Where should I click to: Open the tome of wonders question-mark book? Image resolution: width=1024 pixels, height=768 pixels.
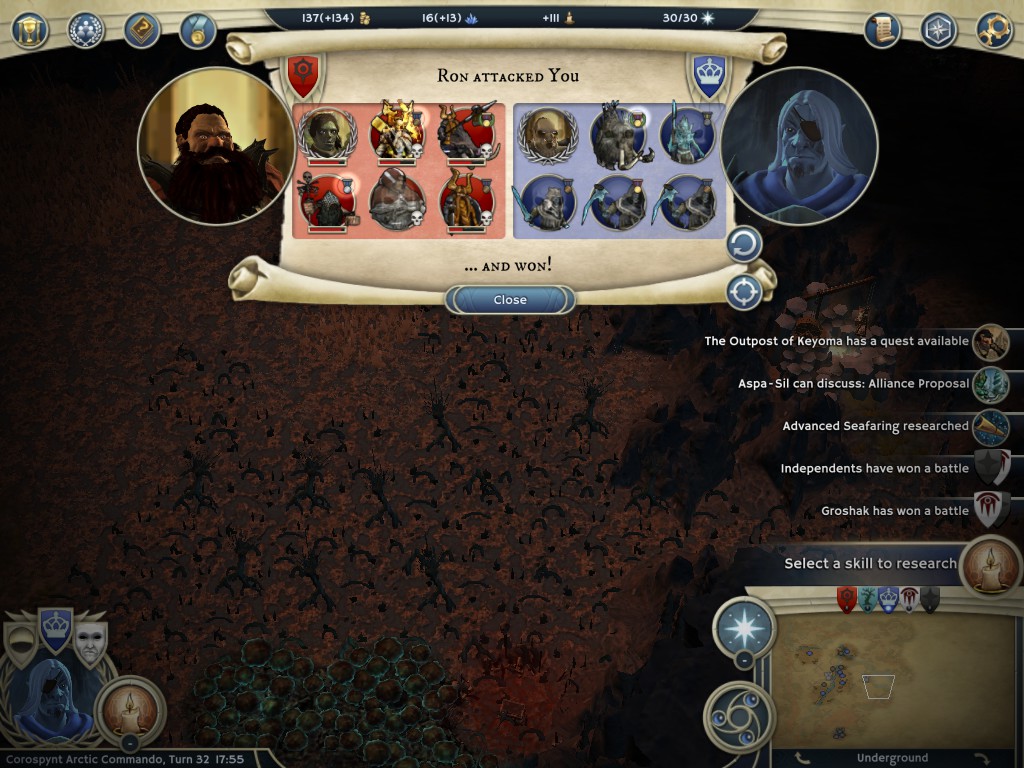(142, 30)
